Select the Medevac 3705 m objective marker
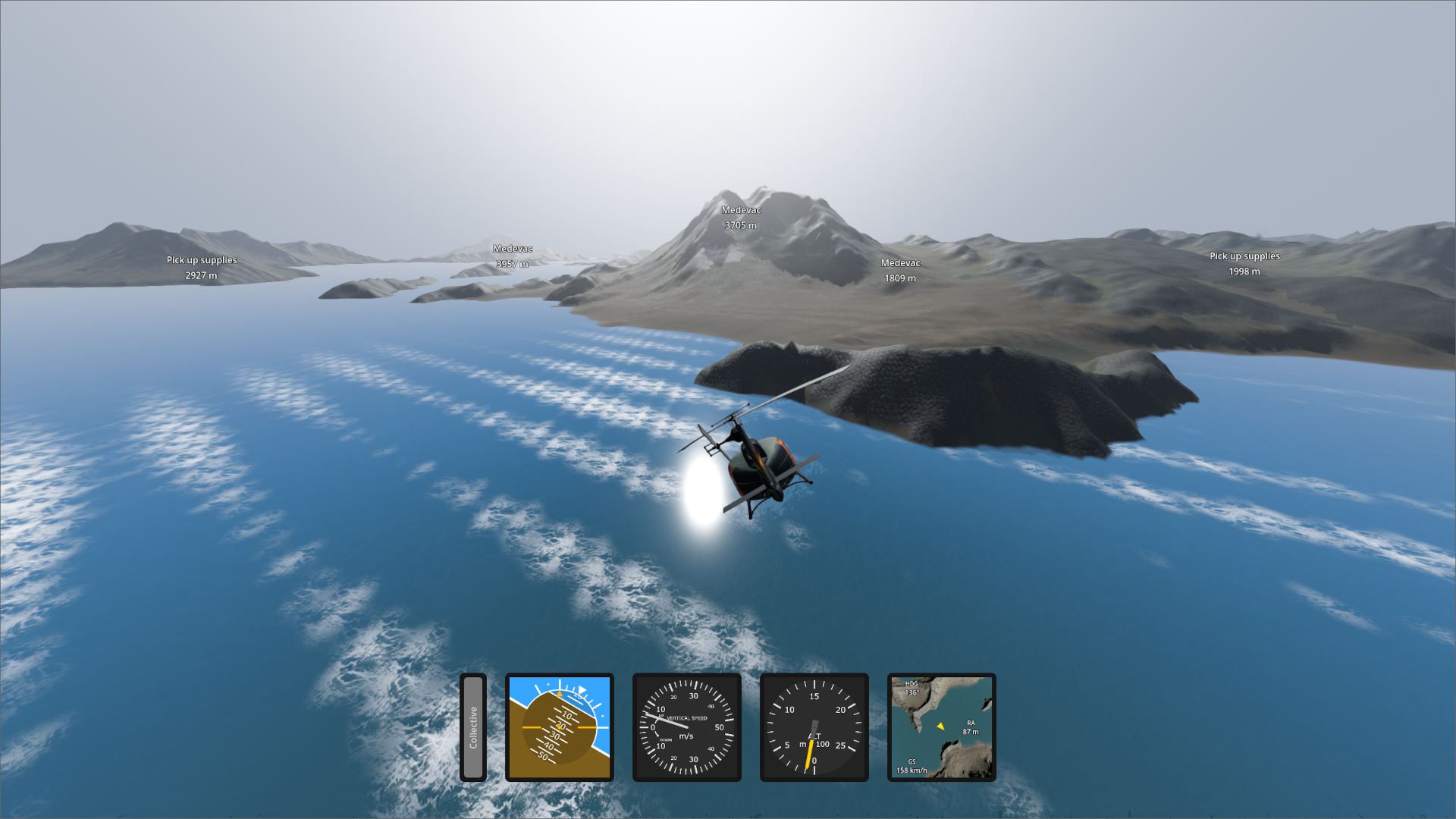This screenshot has height=819, width=1456. [x=741, y=218]
